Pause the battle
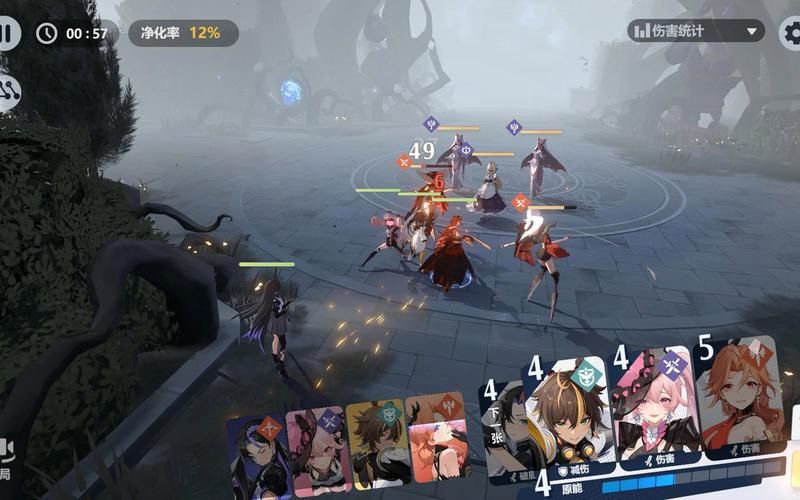 (8, 32)
